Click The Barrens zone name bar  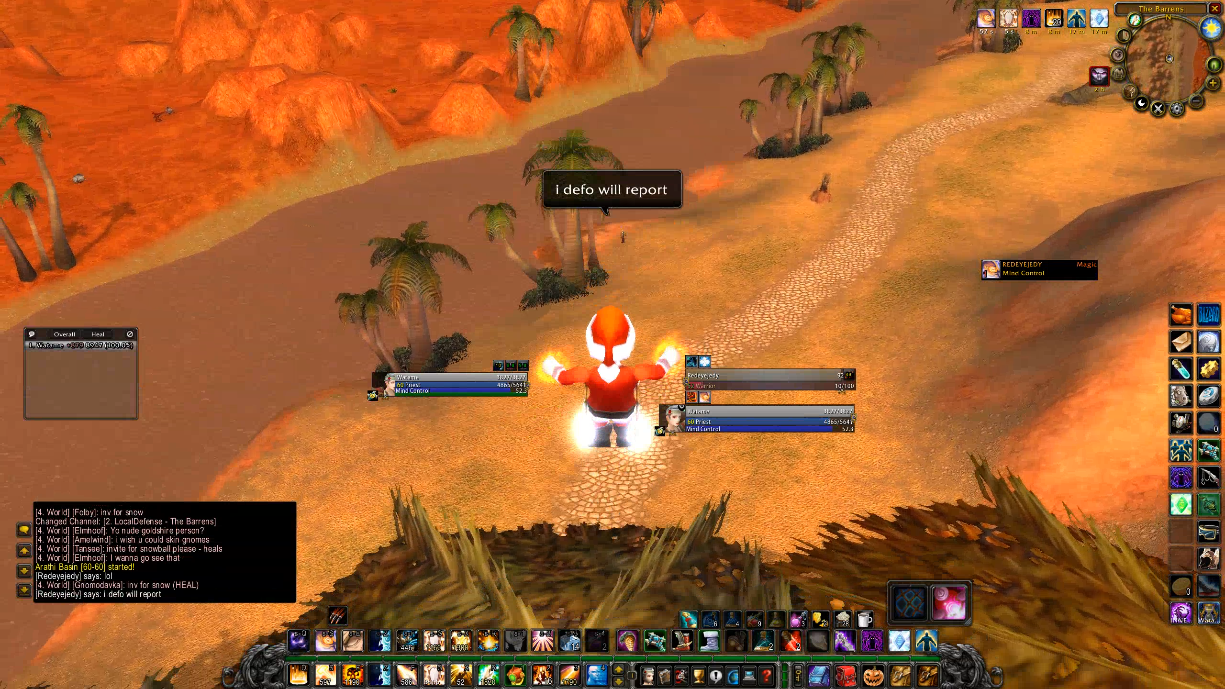click(x=1160, y=8)
